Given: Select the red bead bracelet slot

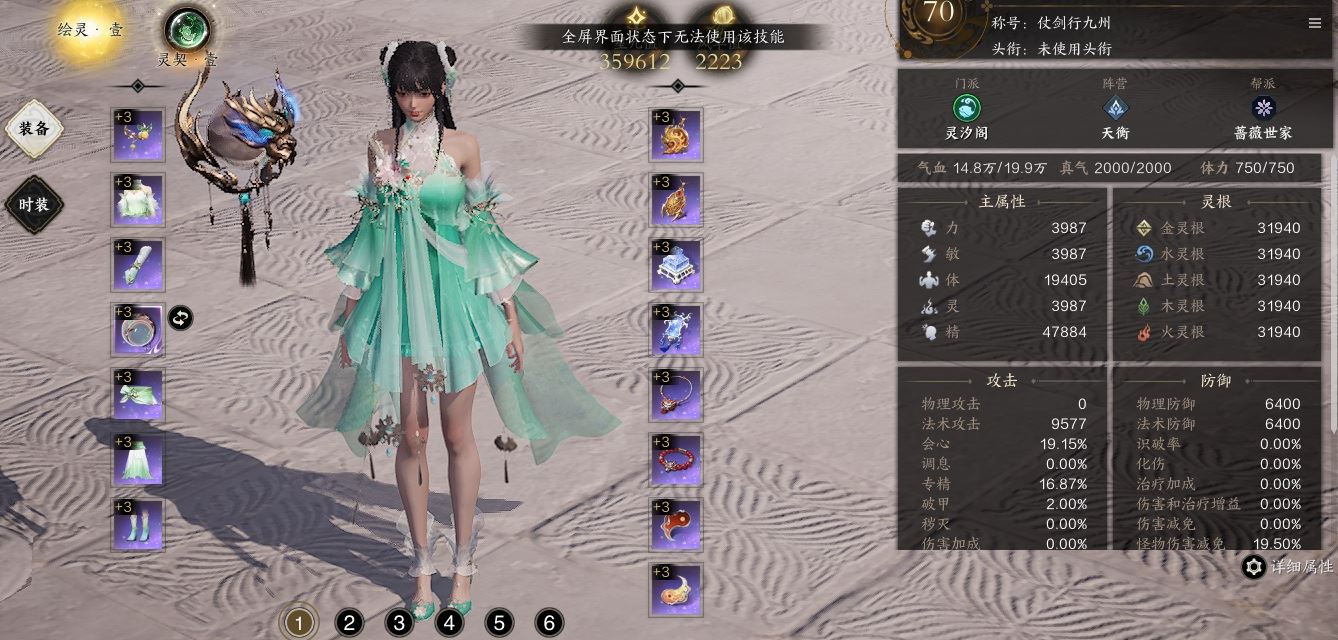Looking at the screenshot, I should [676, 460].
